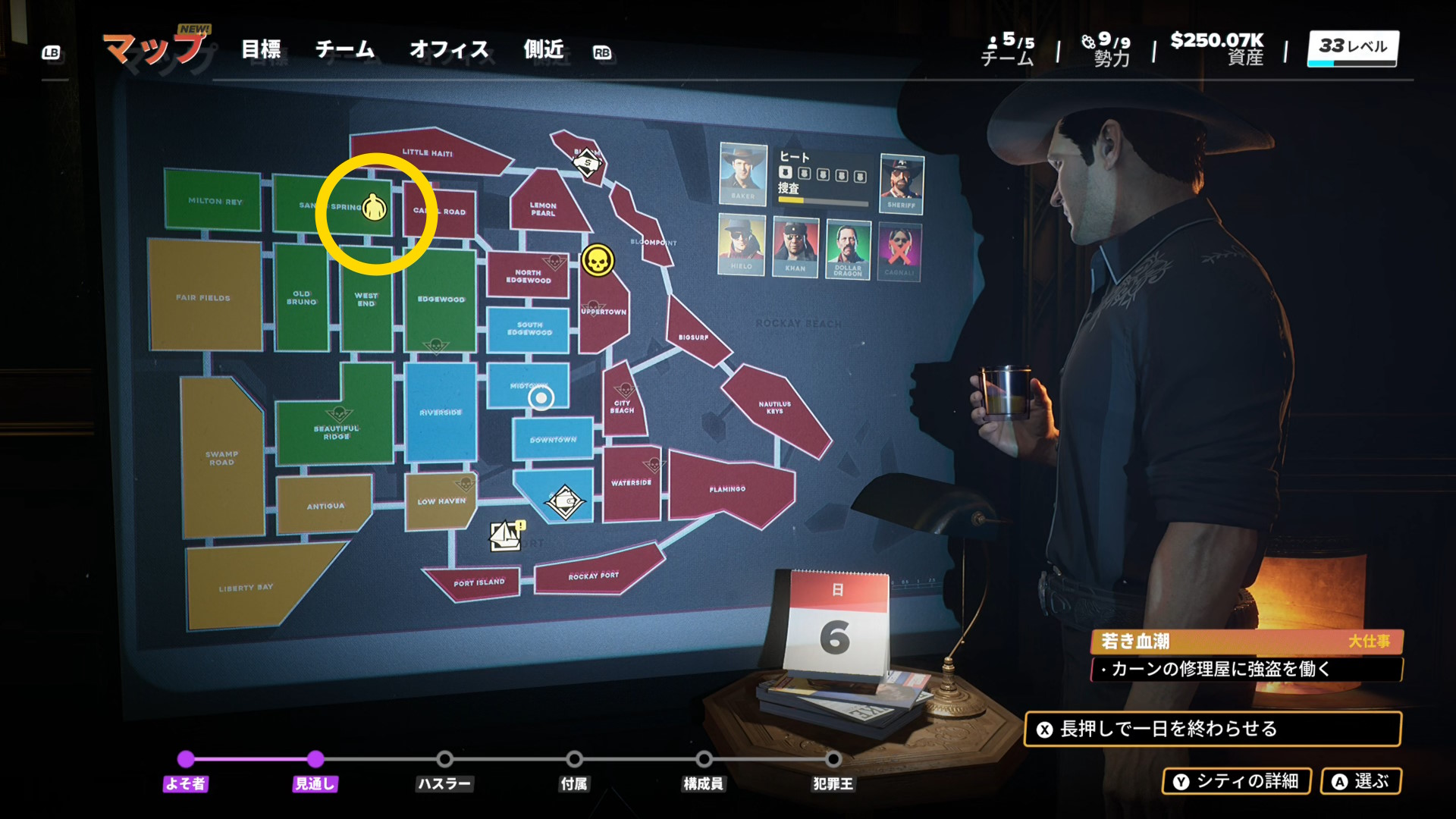Select the Flamingo district tile
Viewport: 1456px width, 819px height.
pos(726,489)
